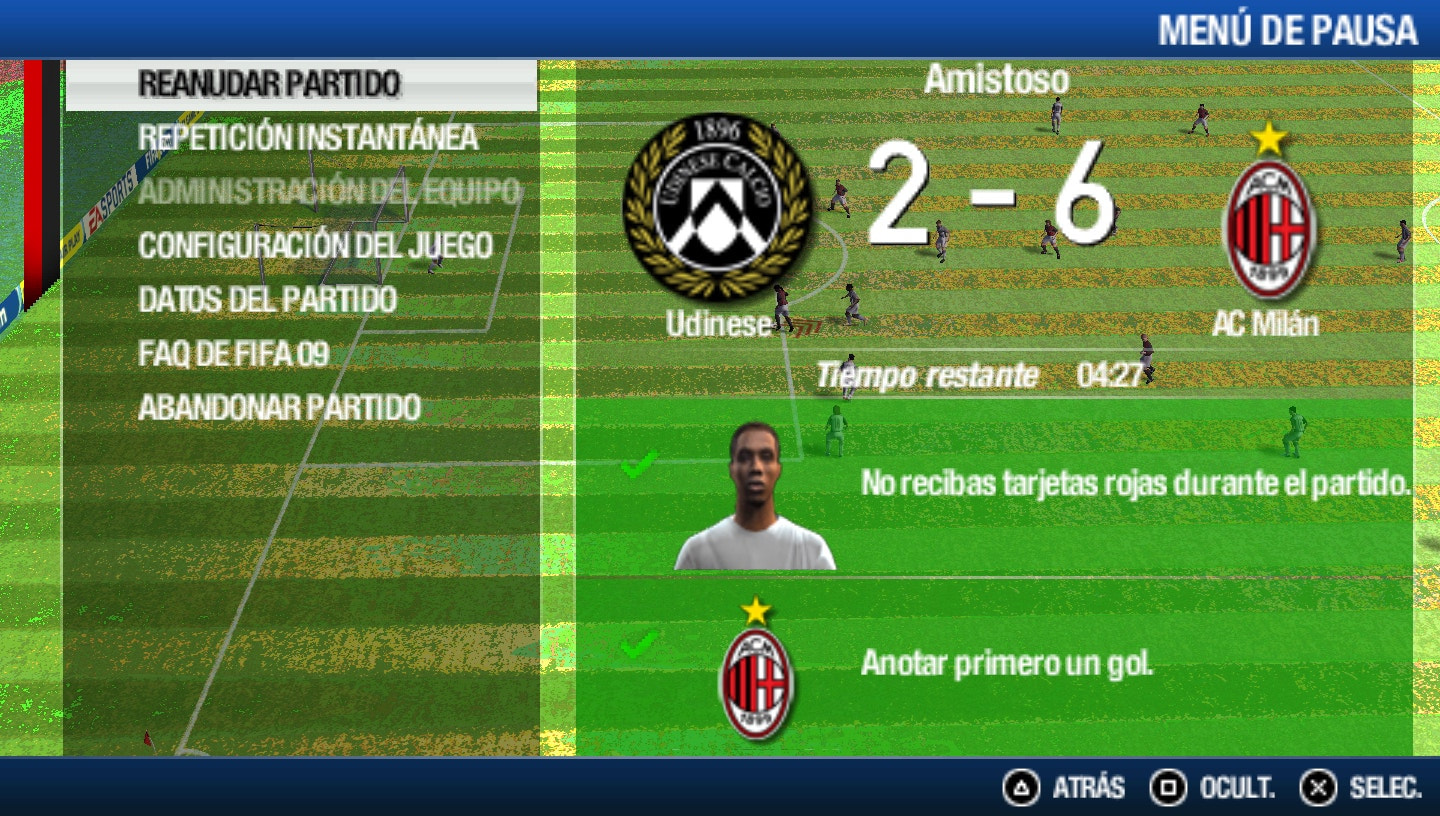The image size is (1440, 816).
Task: Select Reanudar Partido from the menu
Action: (268, 86)
